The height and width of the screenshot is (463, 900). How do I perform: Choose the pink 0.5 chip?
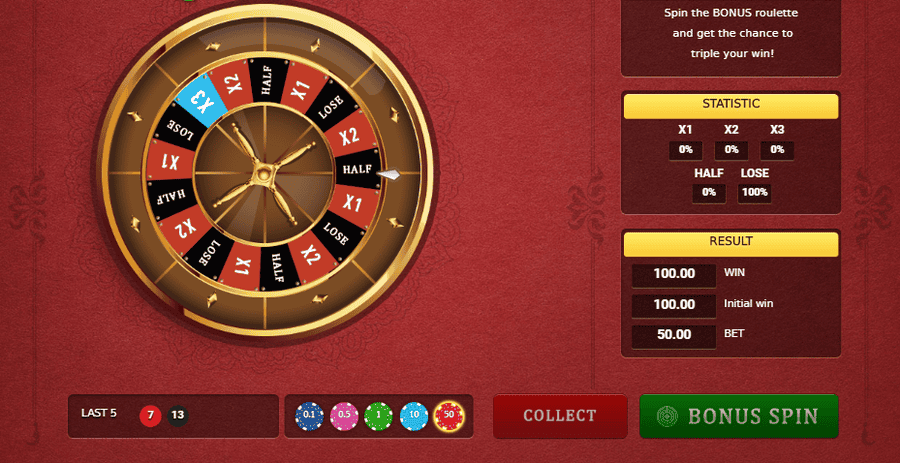click(344, 415)
